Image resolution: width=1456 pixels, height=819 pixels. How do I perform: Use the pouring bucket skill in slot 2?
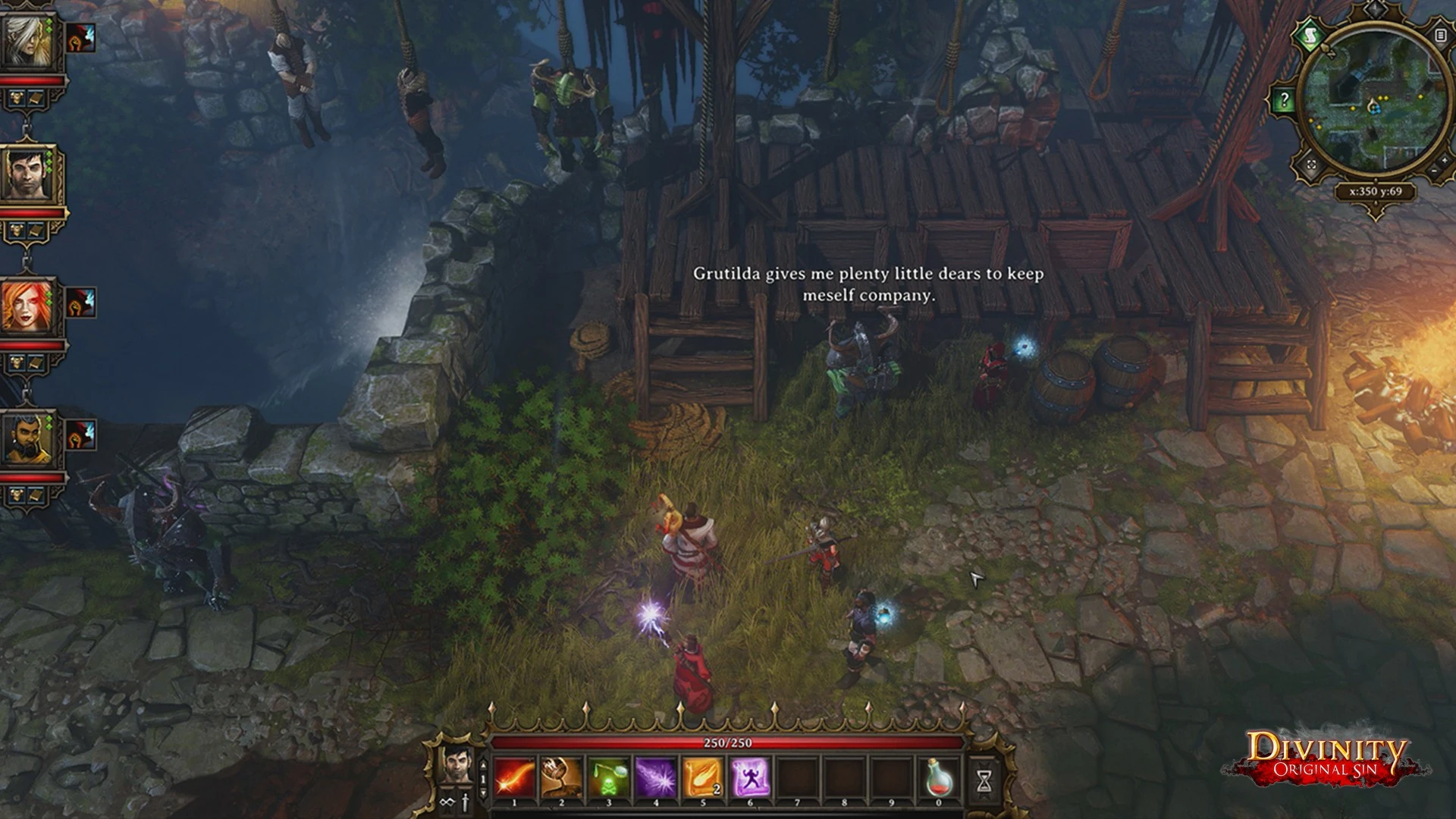[562, 777]
